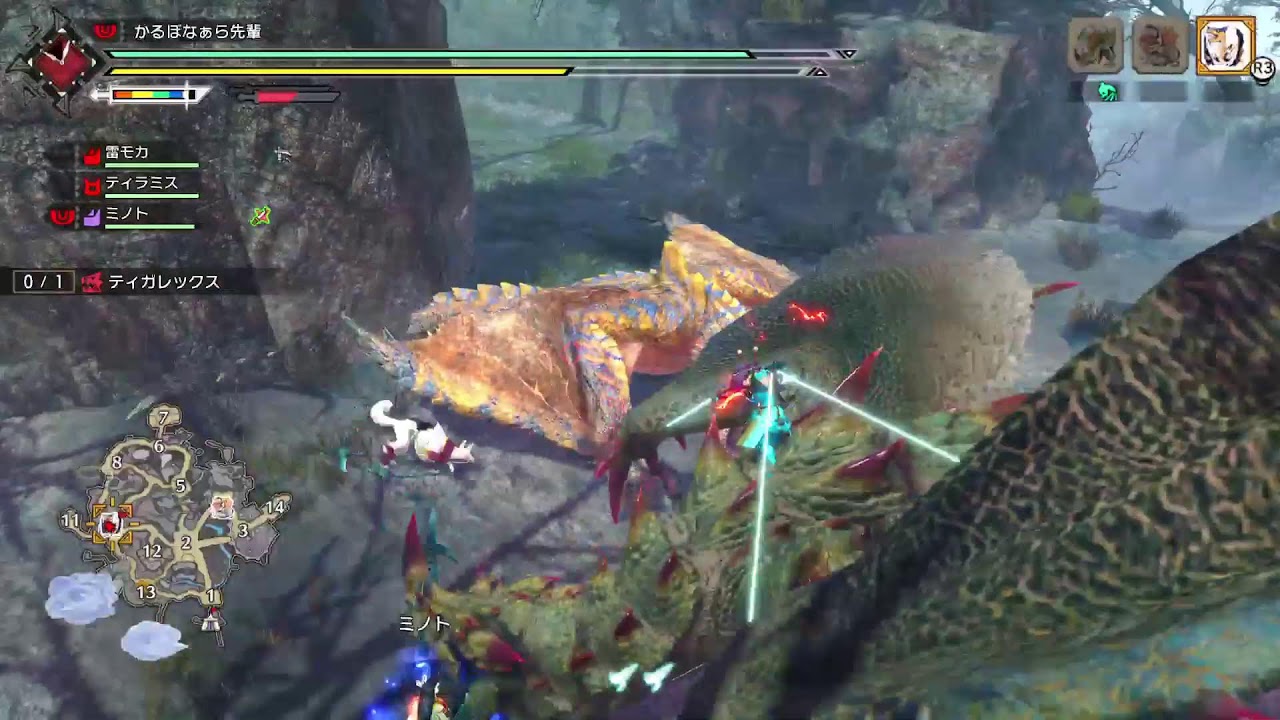The image size is (1280, 720).
Task: Select the highlighted gold-framed monster icon
Action: pyautogui.click(x=1225, y=45)
